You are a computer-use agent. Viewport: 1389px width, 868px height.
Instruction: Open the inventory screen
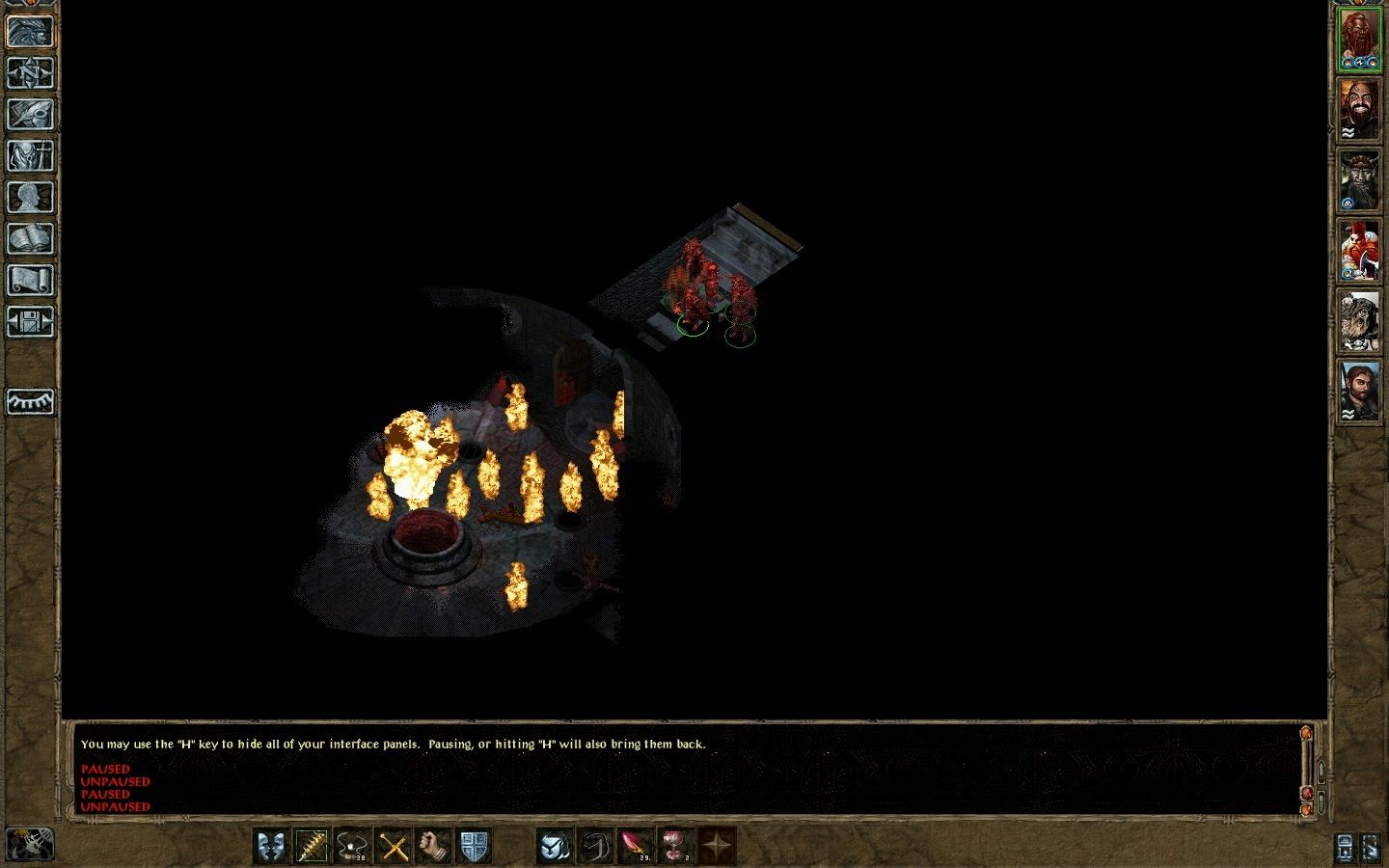30,155
